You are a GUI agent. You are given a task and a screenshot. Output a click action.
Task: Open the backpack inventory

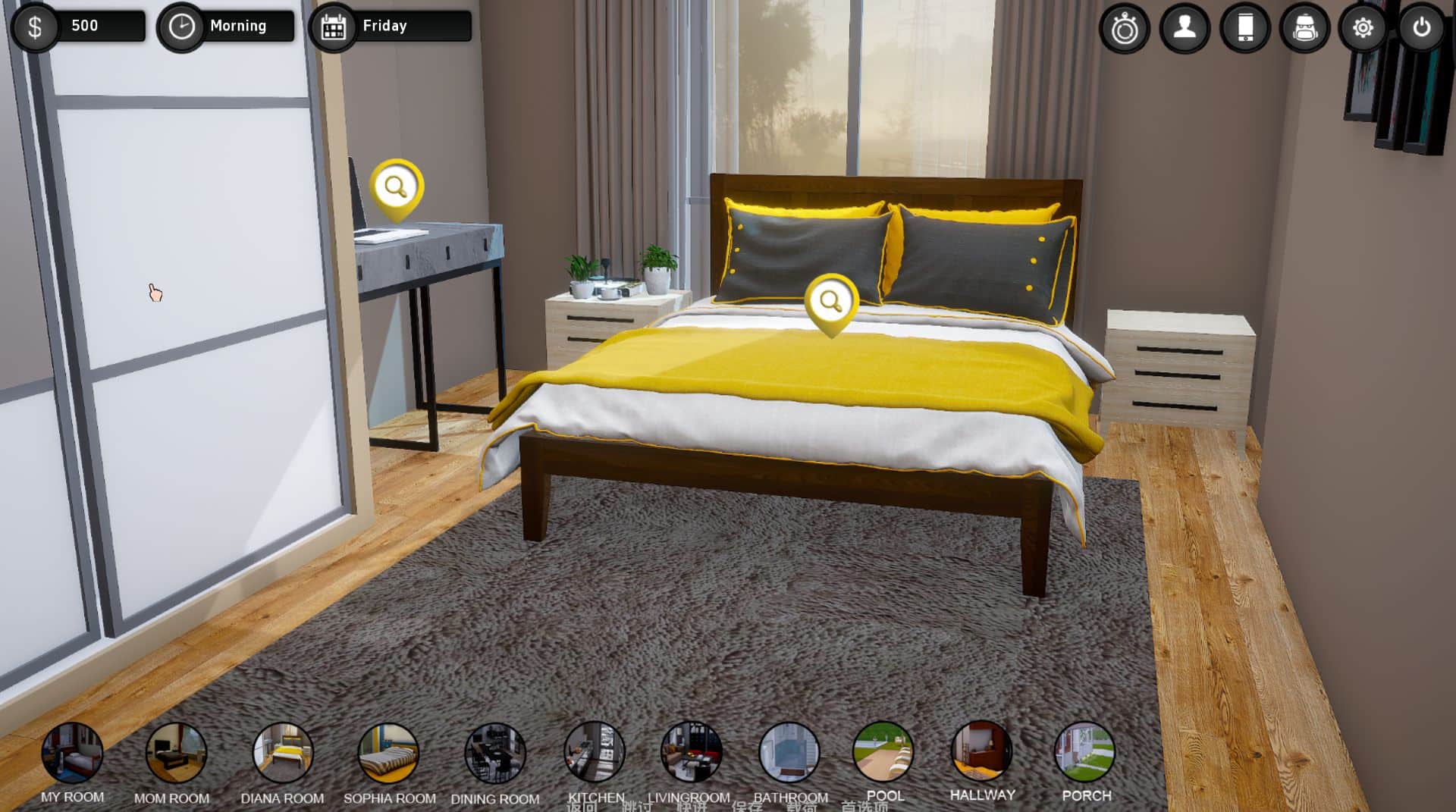(x=1304, y=29)
